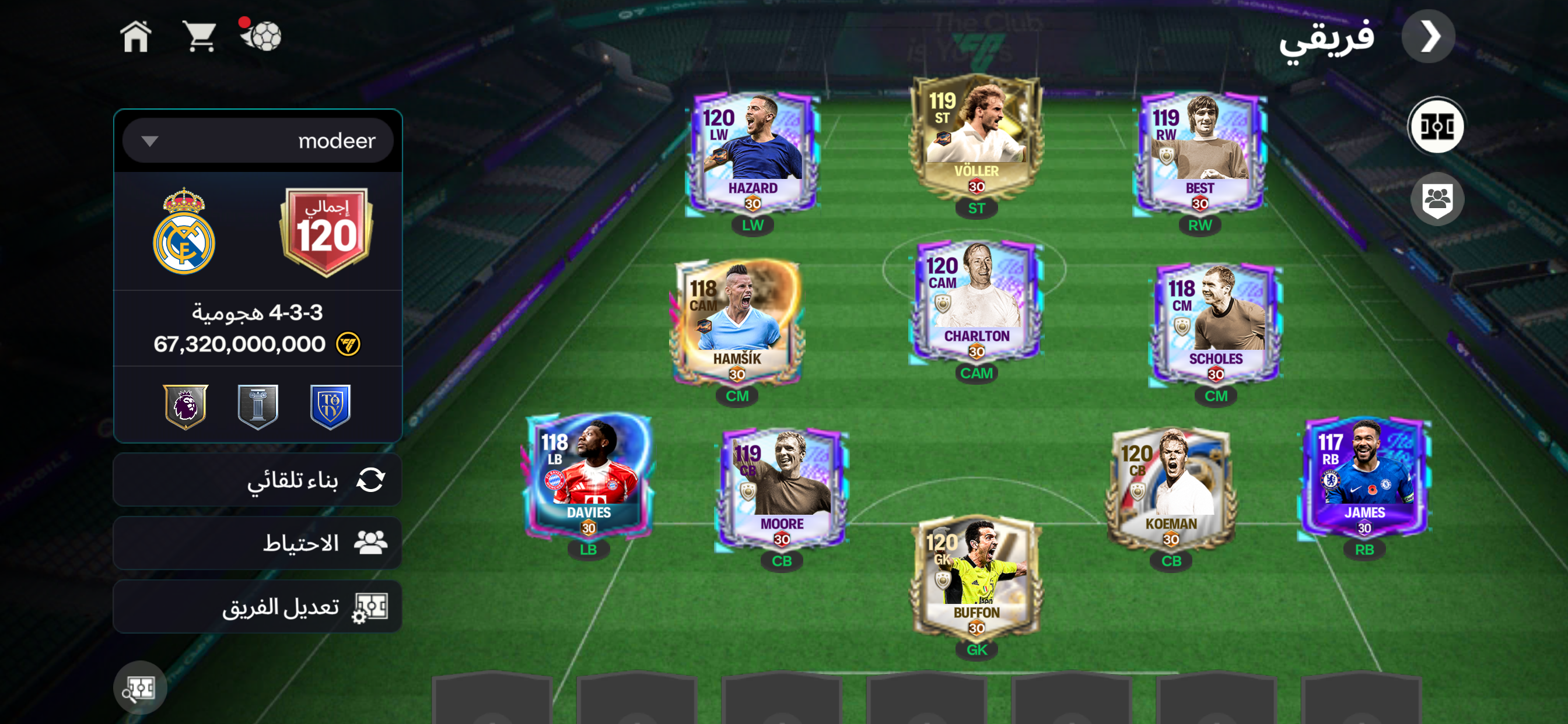Screen dimensions: 1568x724
Task: Select the Völler ST player card
Action: tap(976, 137)
